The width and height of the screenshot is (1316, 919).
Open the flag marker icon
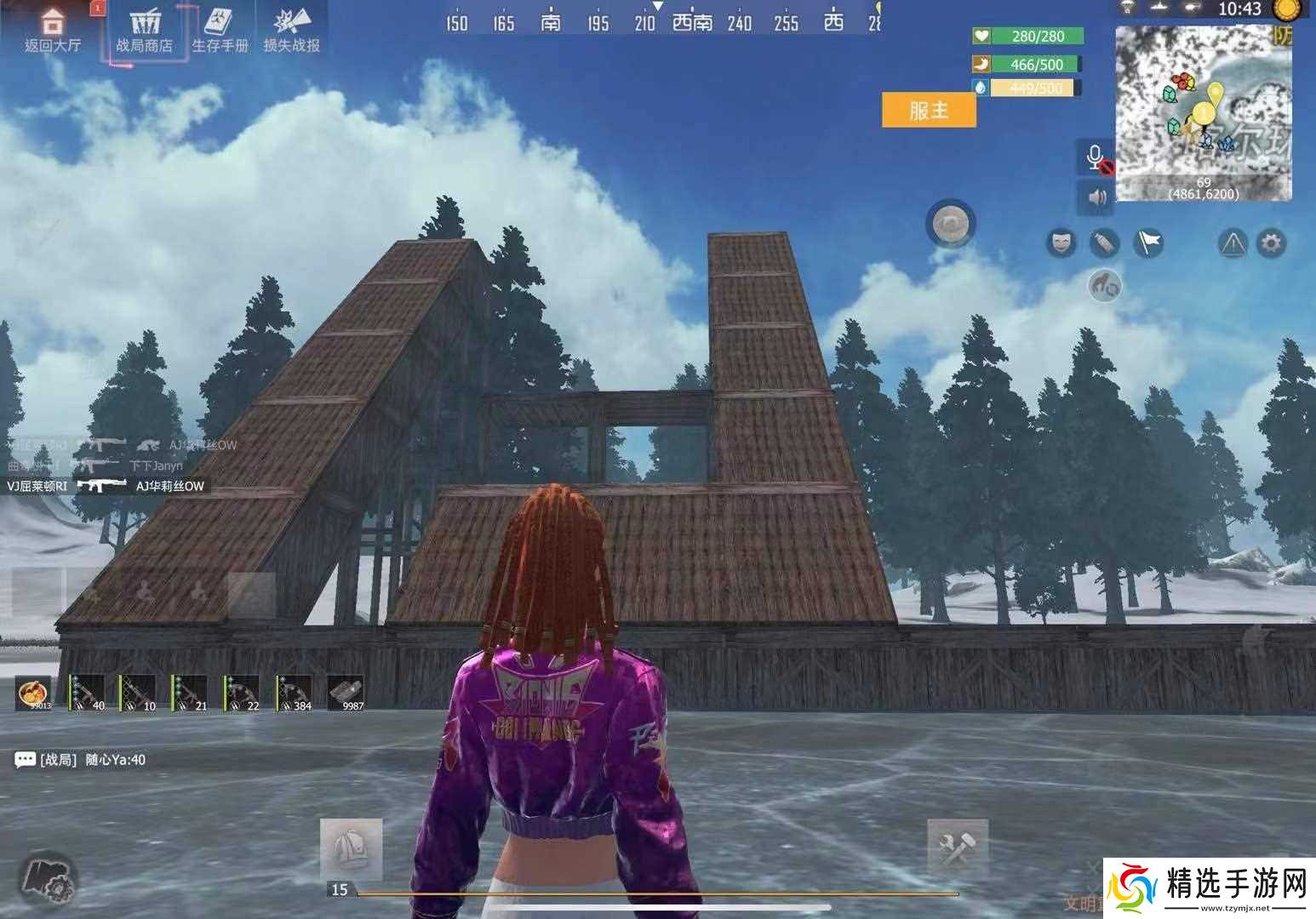pyautogui.click(x=1147, y=243)
